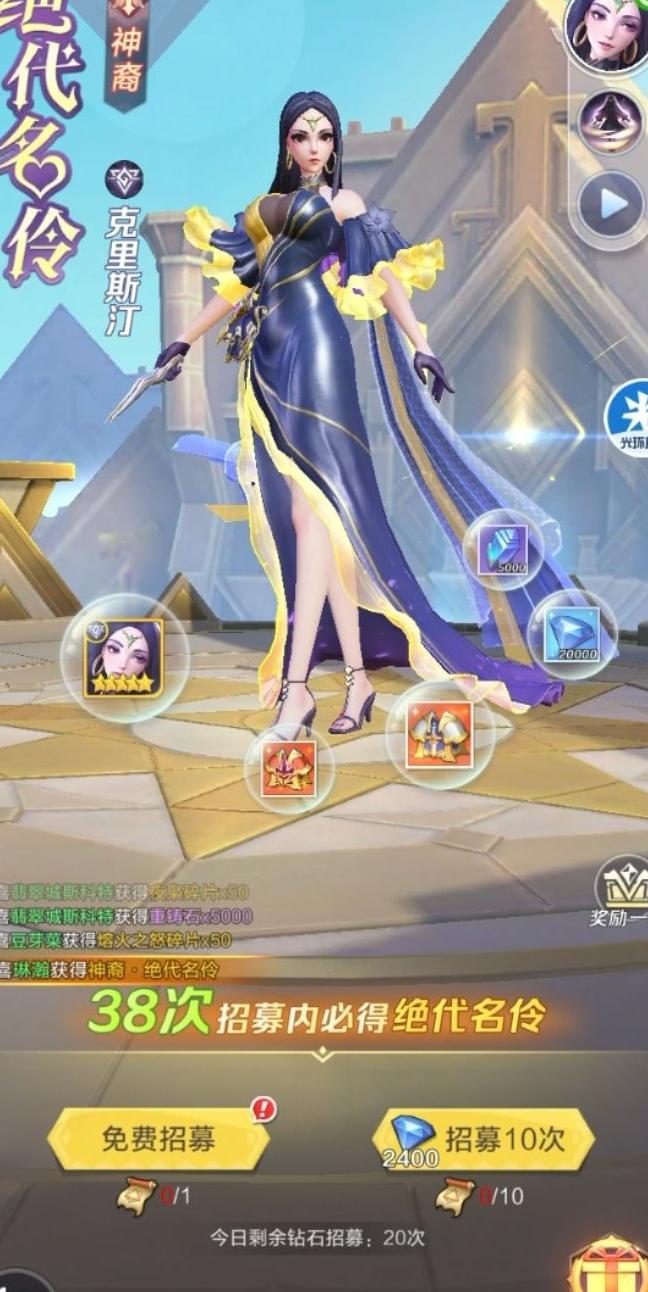Show the hero skill silhouette preview
This screenshot has width=648, height=1292.
click(x=610, y=121)
